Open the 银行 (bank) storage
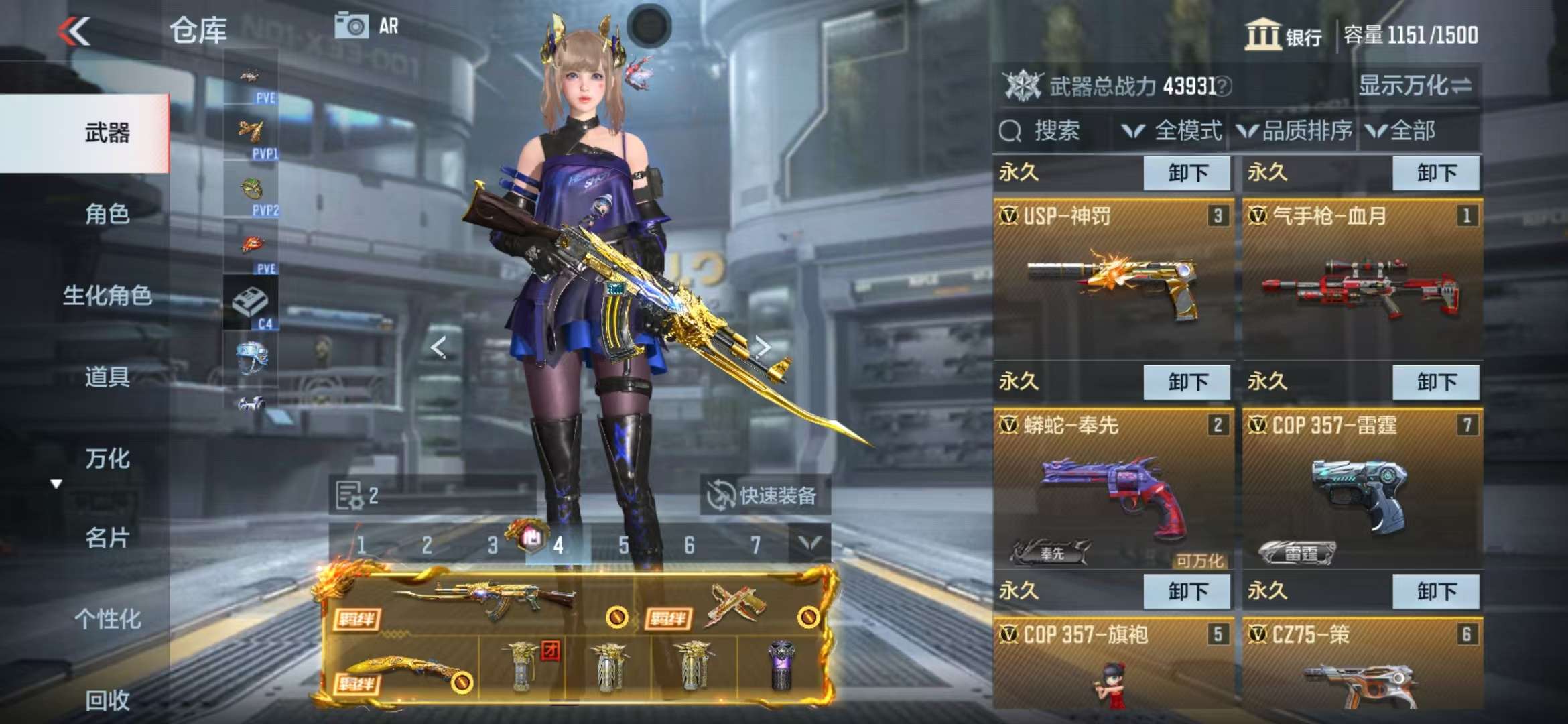This screenshot has width=1568, height=724. point(1283,35)
